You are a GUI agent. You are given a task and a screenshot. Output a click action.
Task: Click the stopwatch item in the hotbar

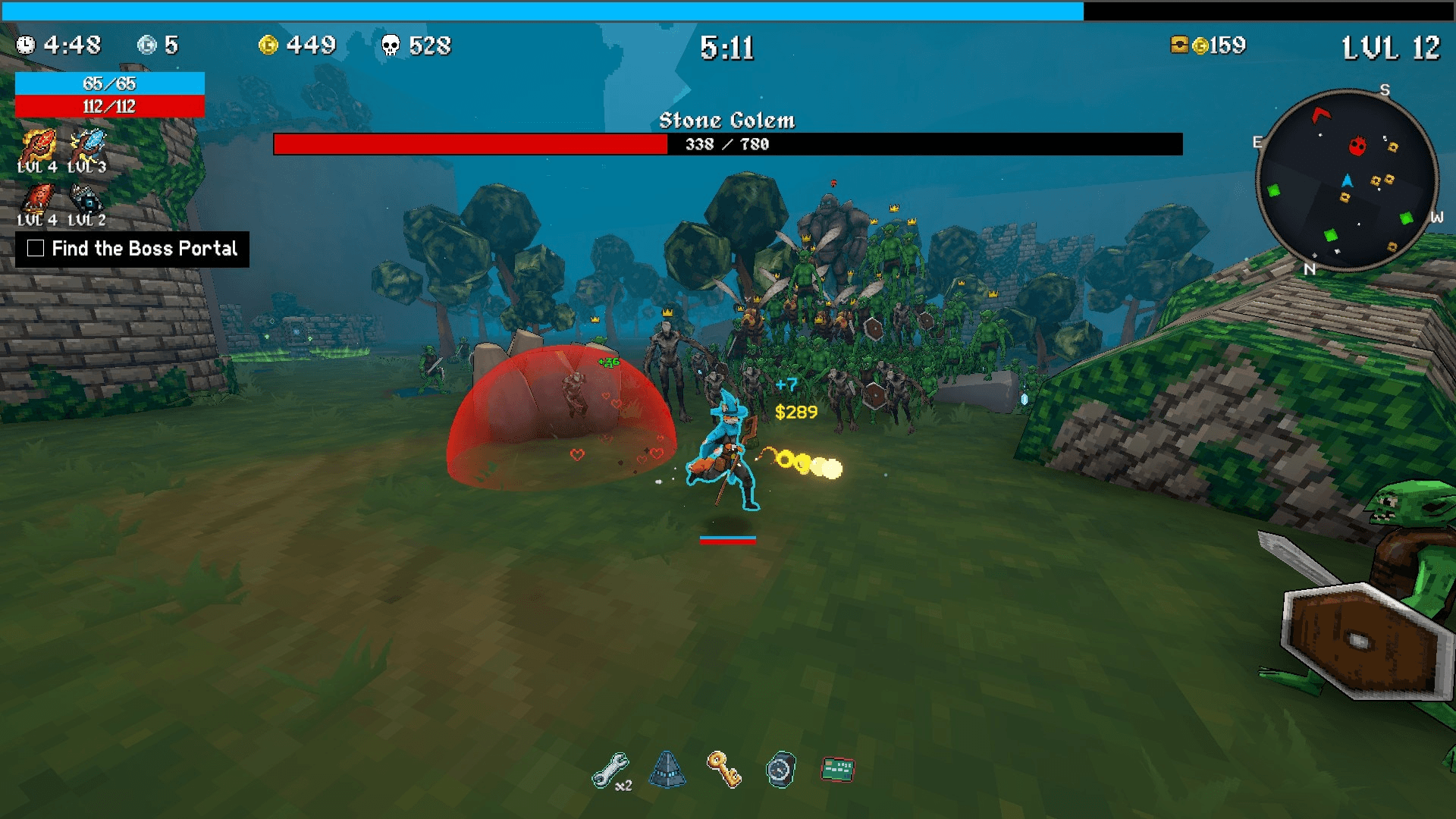coord(781,768)
